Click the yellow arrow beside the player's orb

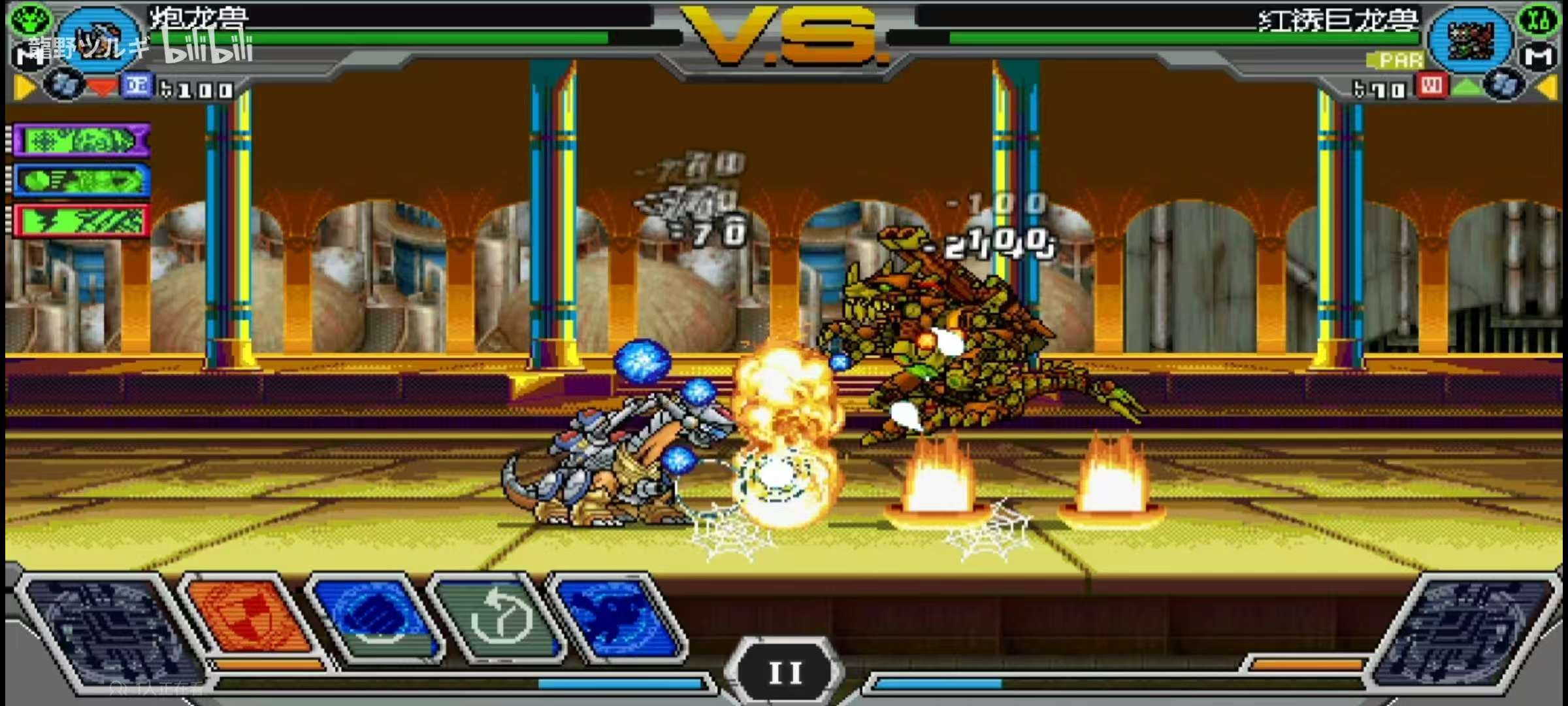[24, 87]
